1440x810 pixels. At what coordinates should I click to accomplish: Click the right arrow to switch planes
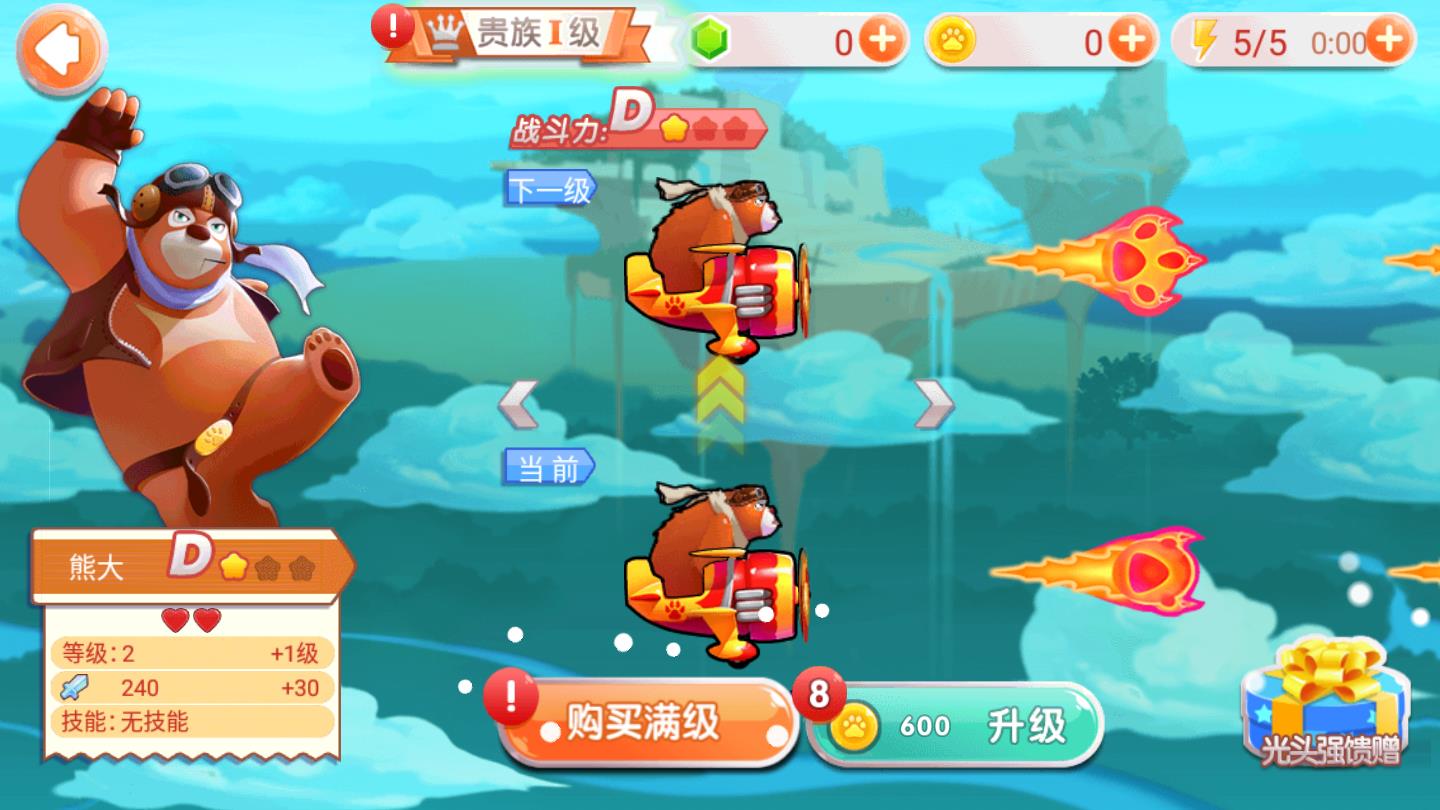tap(931, 406)
